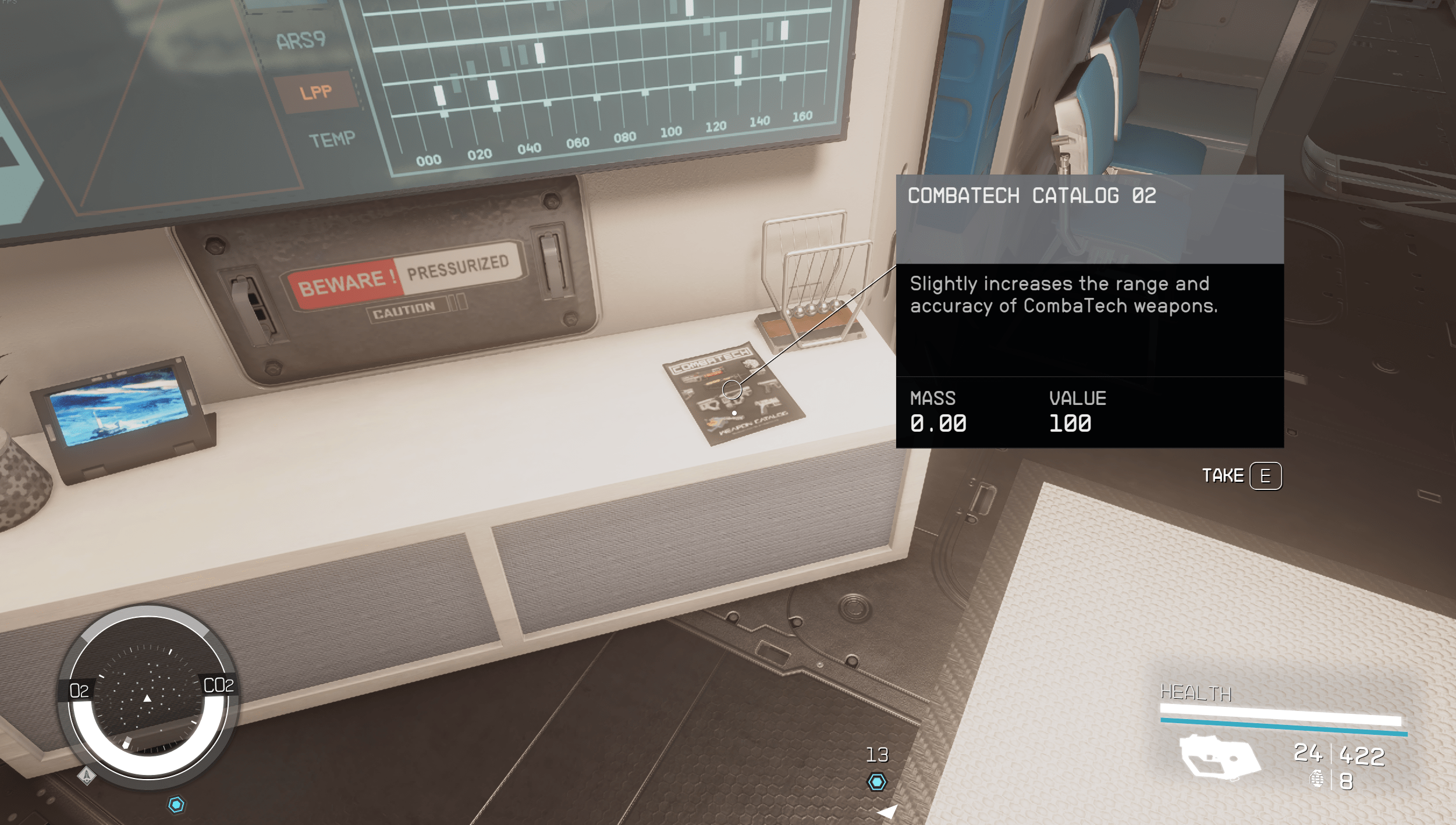This screenshot has height=825, width=1456.
Task: Click the blue hexagon objective marker labeled 13
Action: click(877, 782)
